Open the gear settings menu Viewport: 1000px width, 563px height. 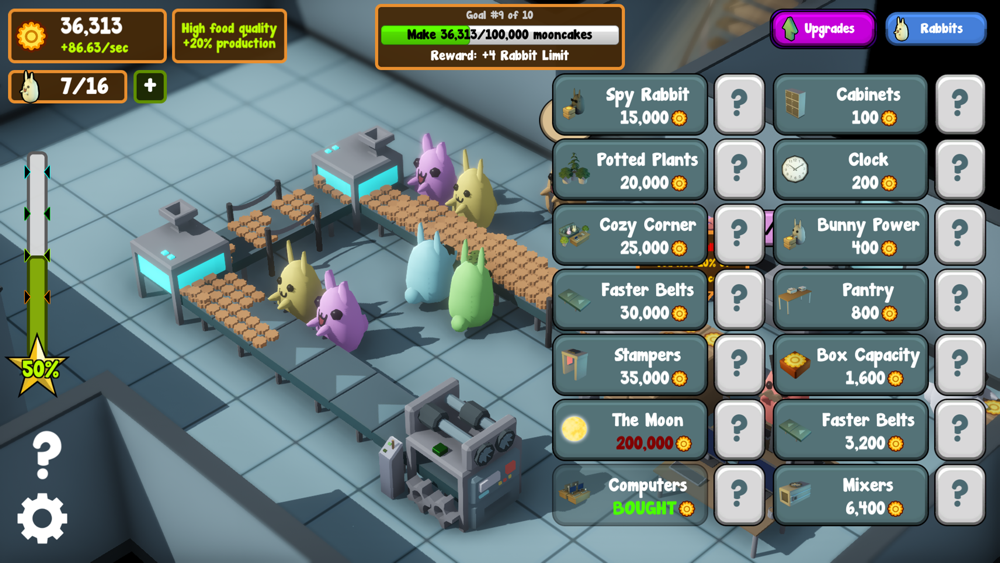[x=42, y=518]
